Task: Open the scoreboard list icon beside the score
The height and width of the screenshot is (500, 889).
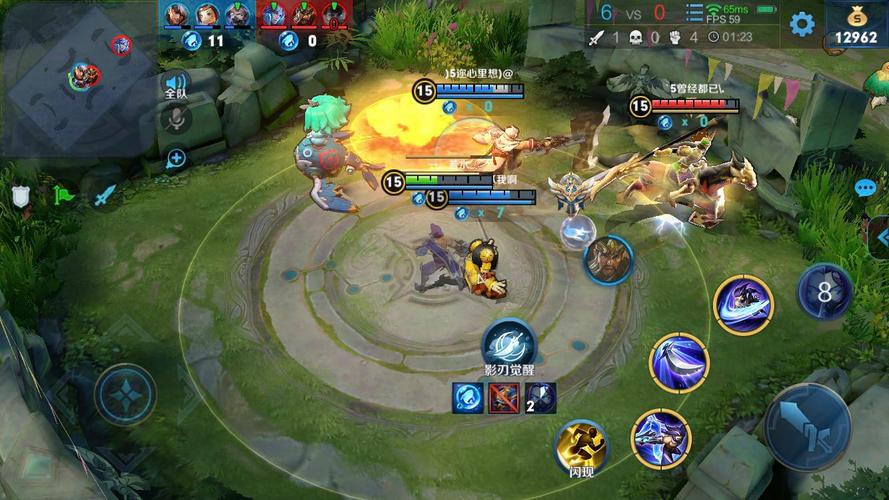Action: (x=694, y=13)
